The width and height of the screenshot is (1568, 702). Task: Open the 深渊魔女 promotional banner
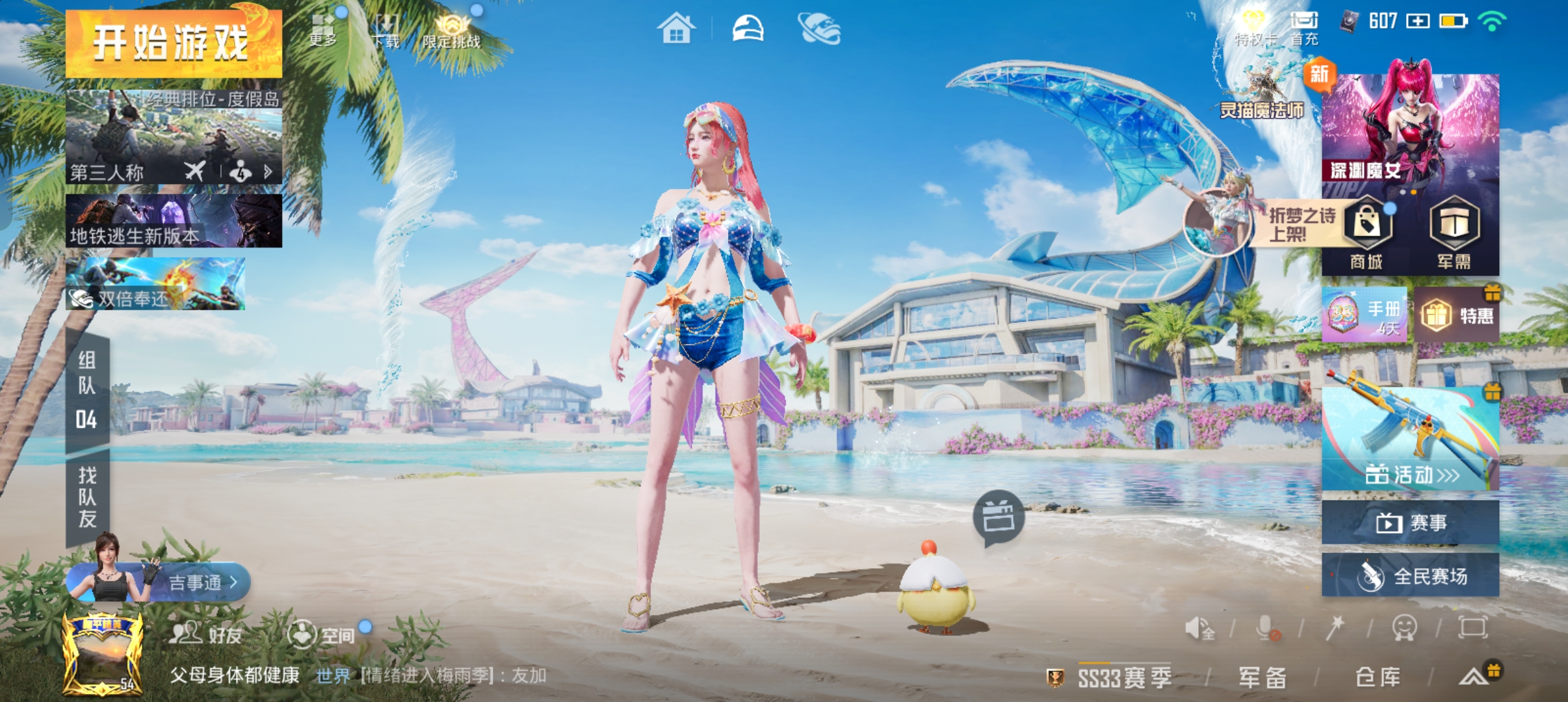pyautogui.click(x=1411, y=130)
